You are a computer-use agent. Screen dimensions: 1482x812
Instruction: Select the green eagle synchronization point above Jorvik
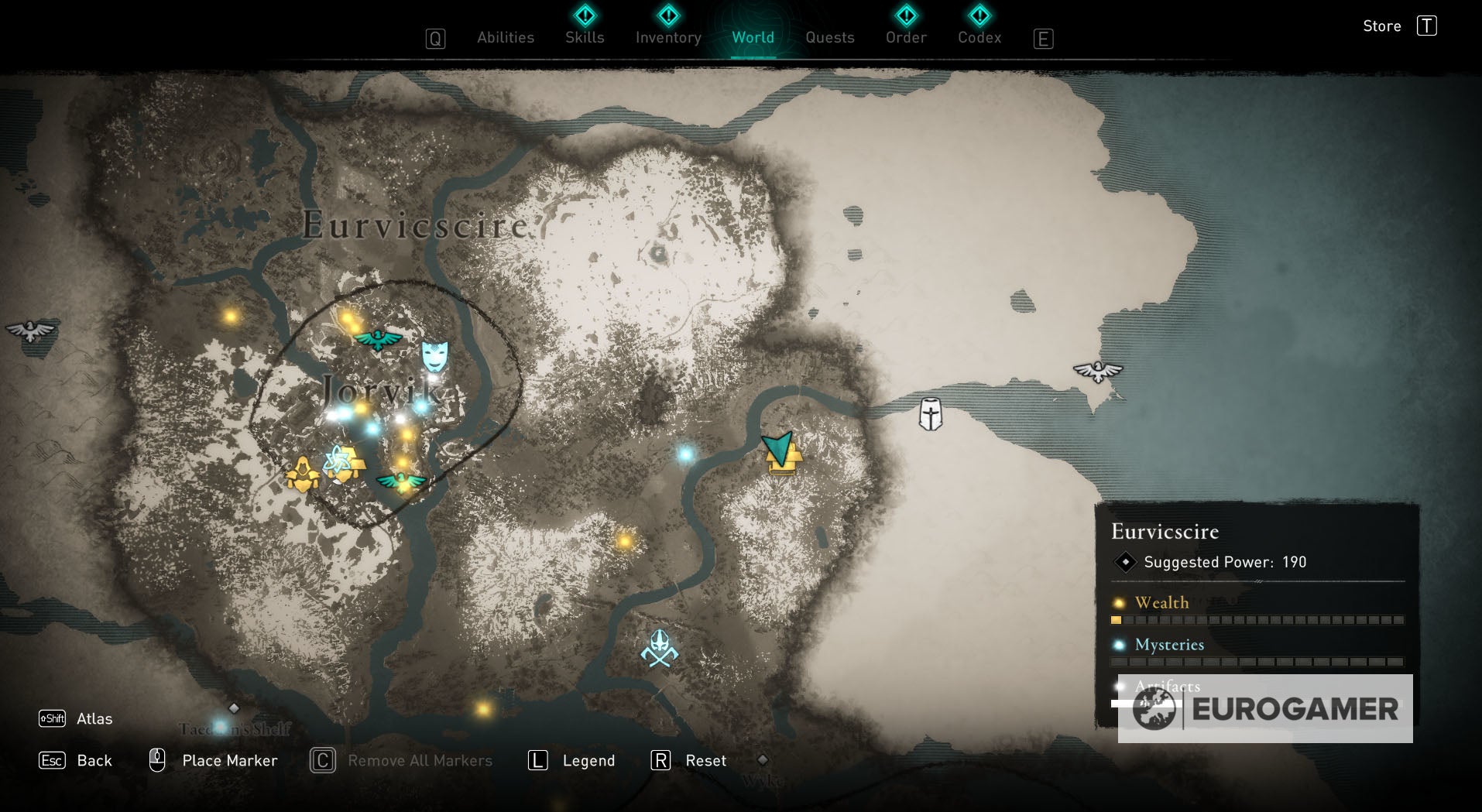[376, 338]
